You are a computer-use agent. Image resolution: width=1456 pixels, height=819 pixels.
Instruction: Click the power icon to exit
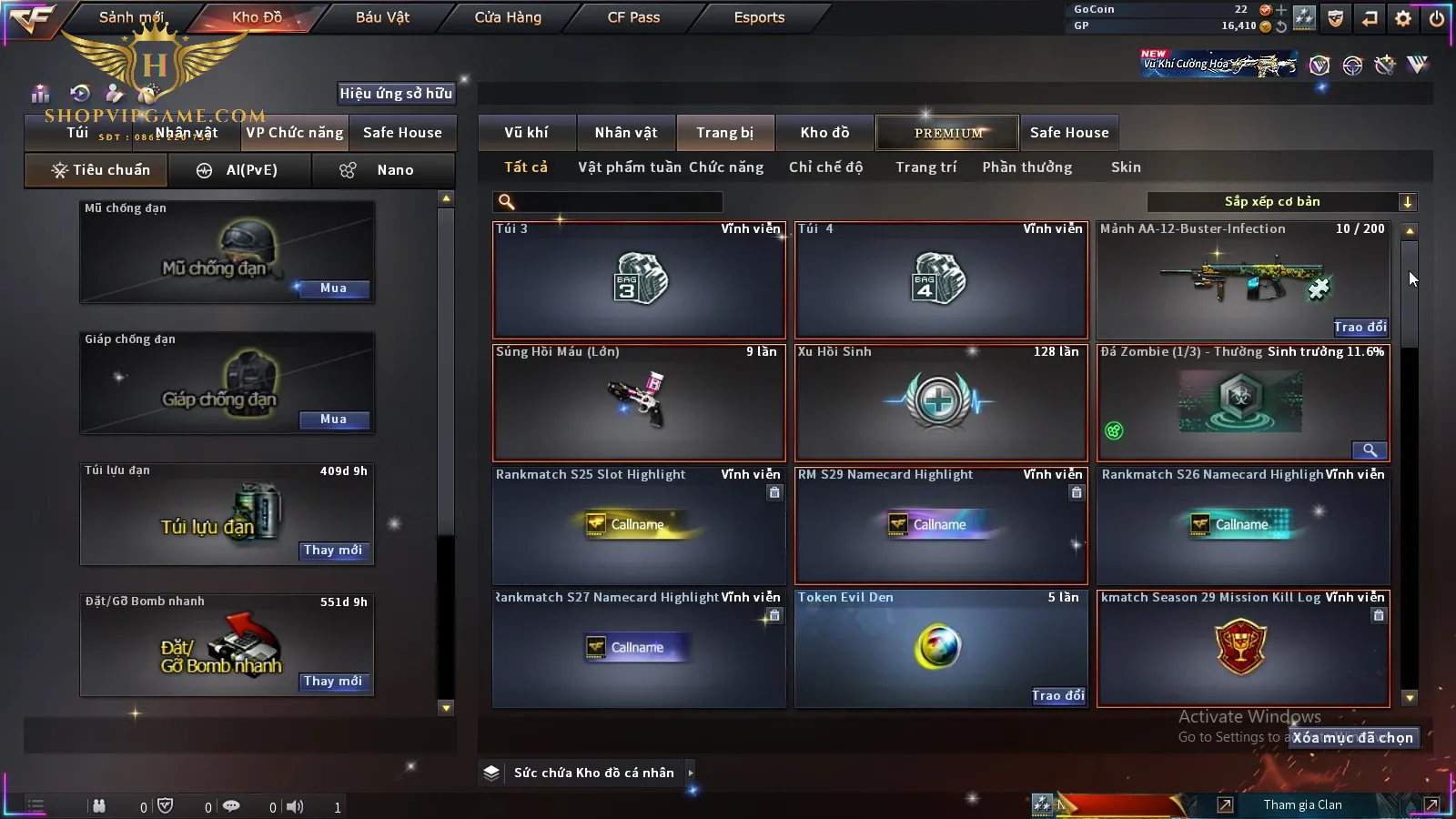[1437, 18]
